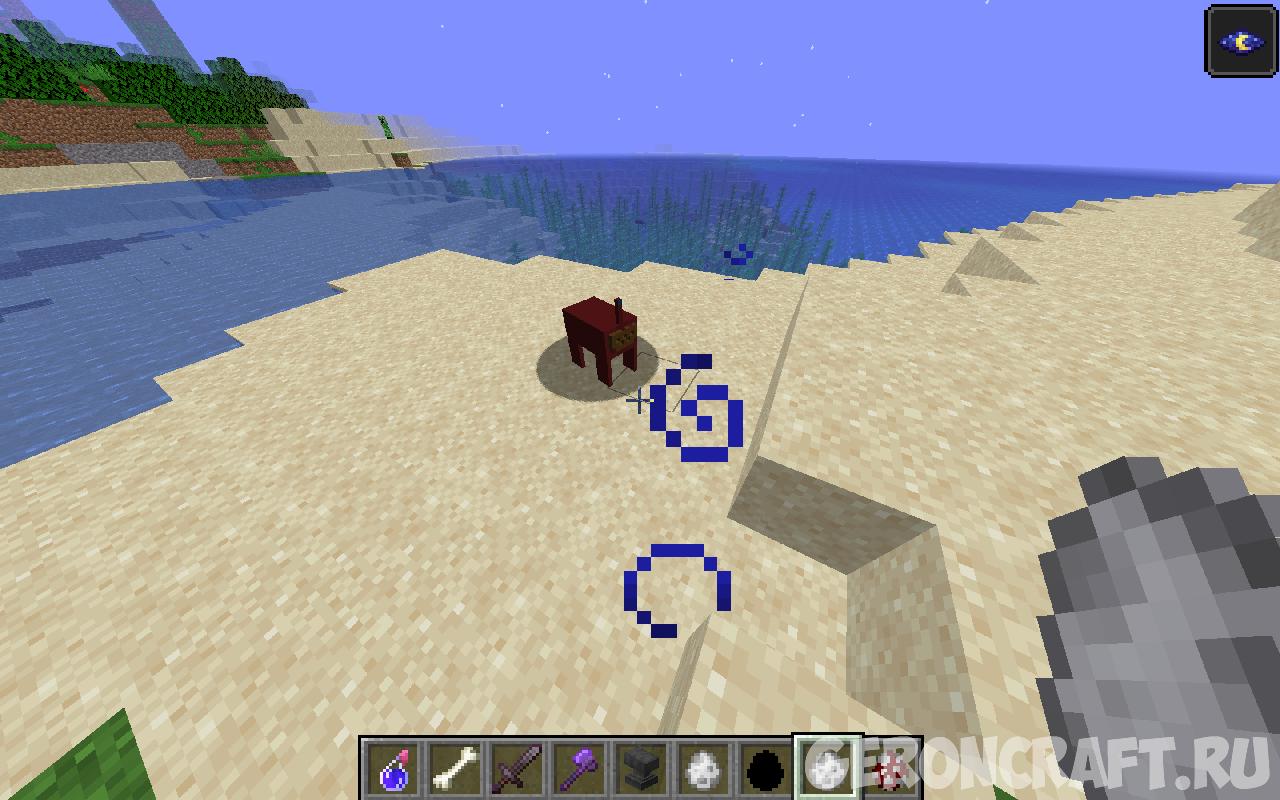
Task: Pick the anvil hotbar slot
Action: click(641, 769)
